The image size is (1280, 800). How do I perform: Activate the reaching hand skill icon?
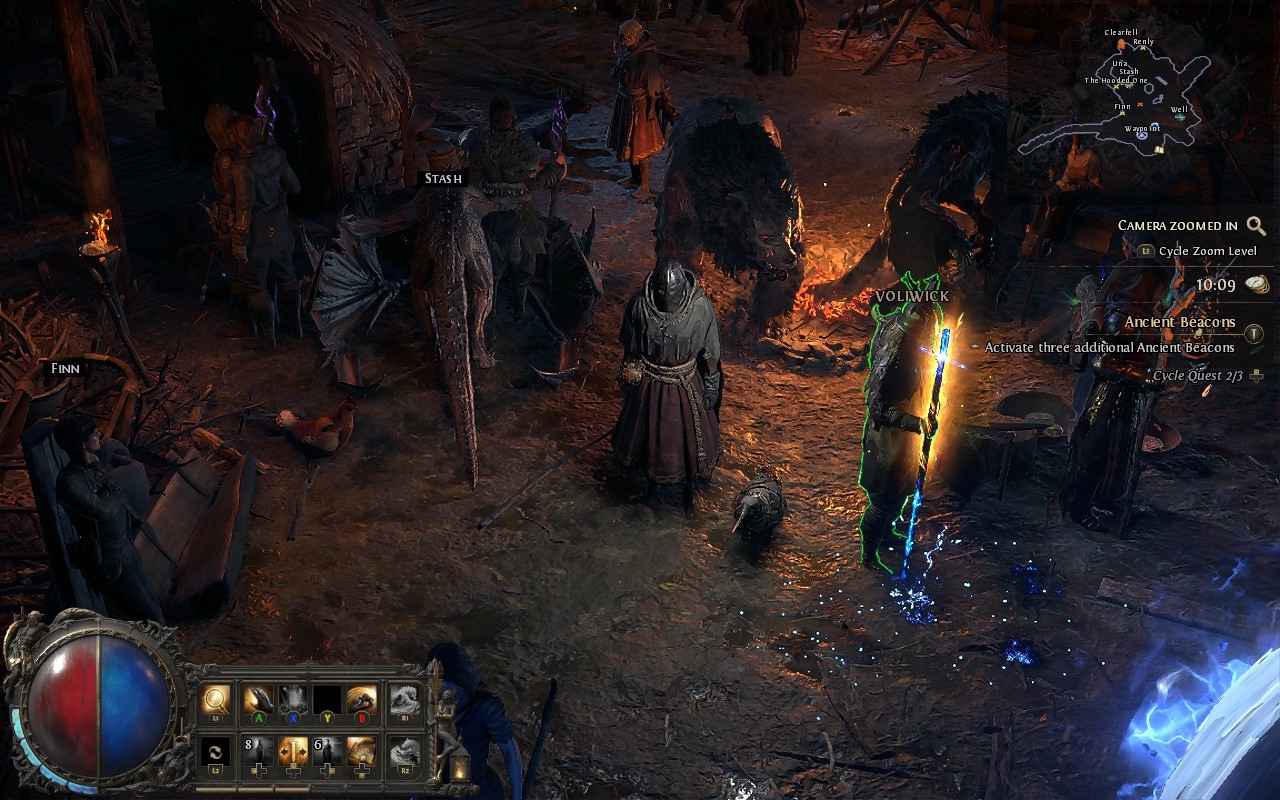[x=258, y=699]
